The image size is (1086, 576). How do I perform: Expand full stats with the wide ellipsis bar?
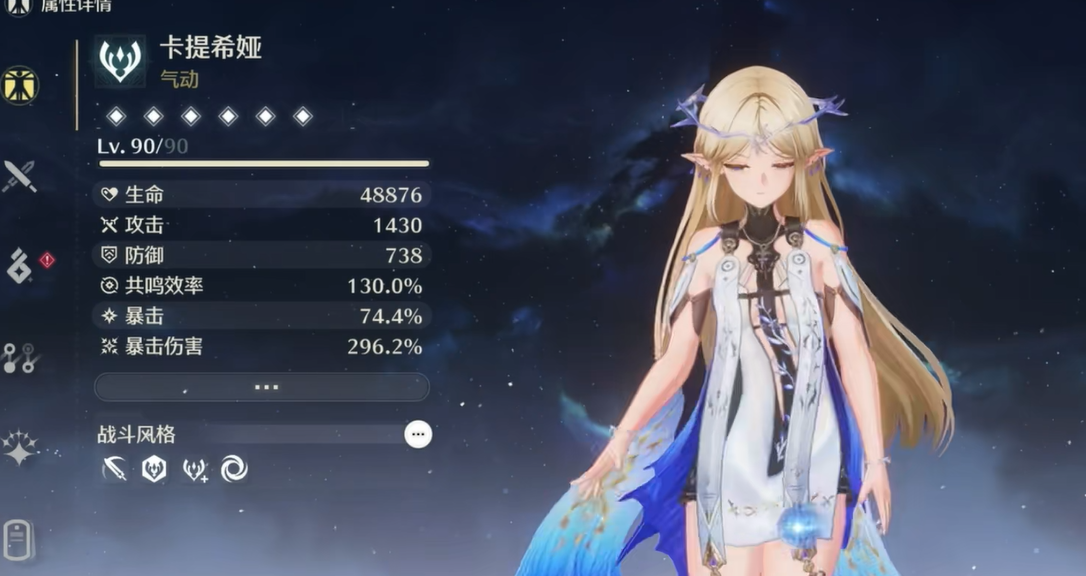click(x=262, y=387)
